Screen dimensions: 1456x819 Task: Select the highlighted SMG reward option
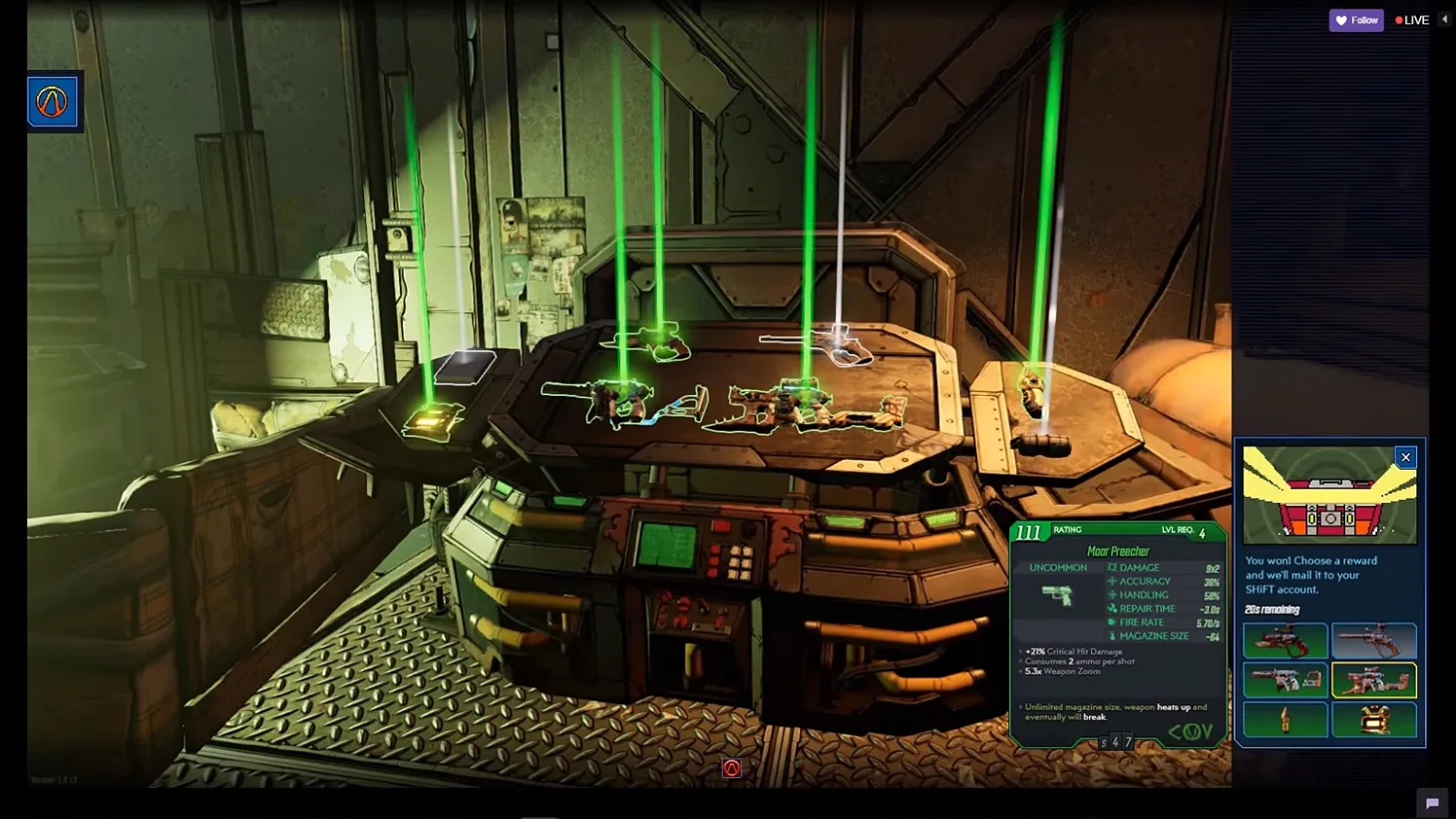[x=1375, y=680]
